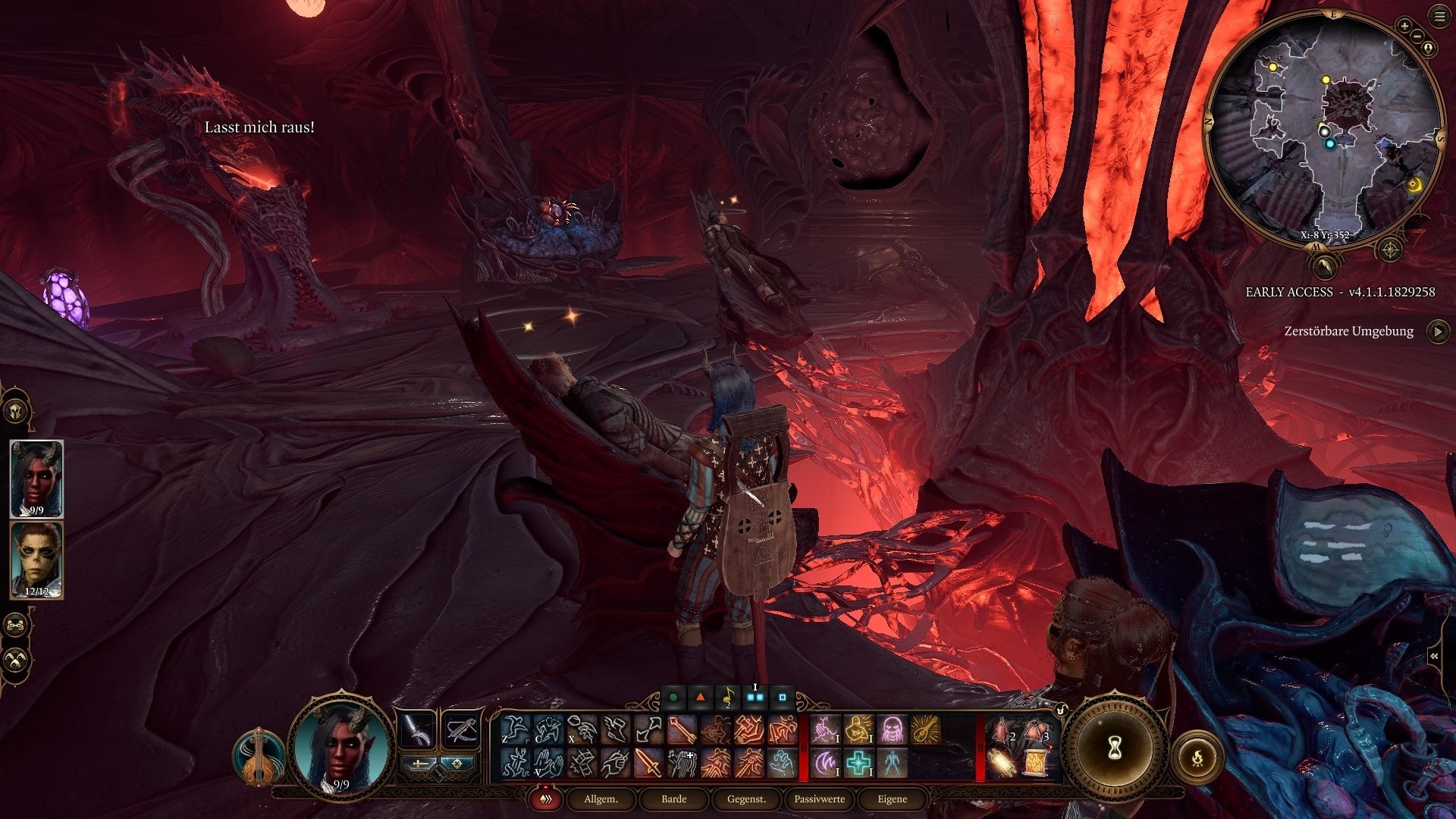Screen dimensions: 1456x819
Task: Select the Lae'zel party portrait
Action: click(36, 560)
